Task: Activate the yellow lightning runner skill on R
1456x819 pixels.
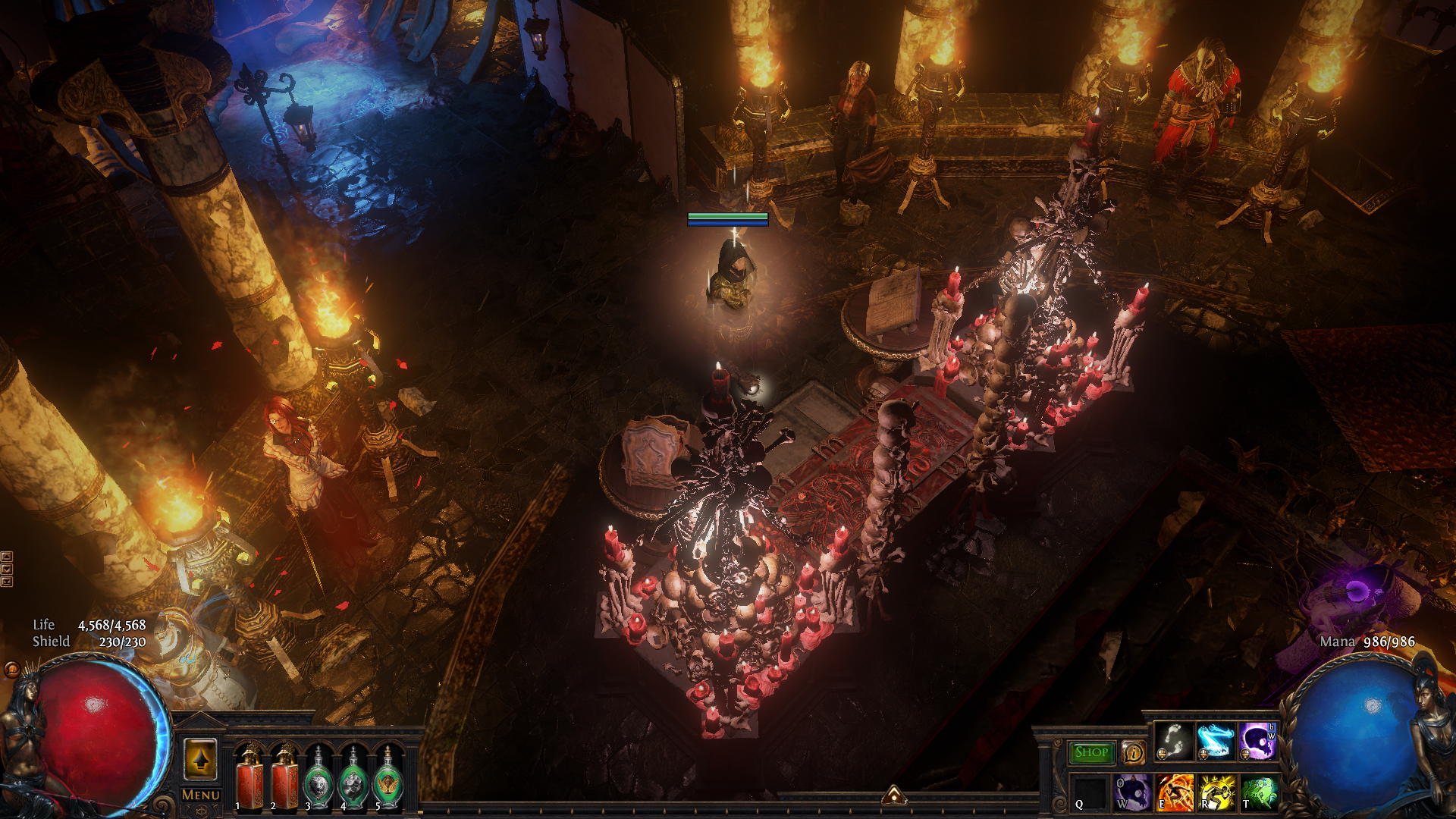Action: coord(1216,792)
